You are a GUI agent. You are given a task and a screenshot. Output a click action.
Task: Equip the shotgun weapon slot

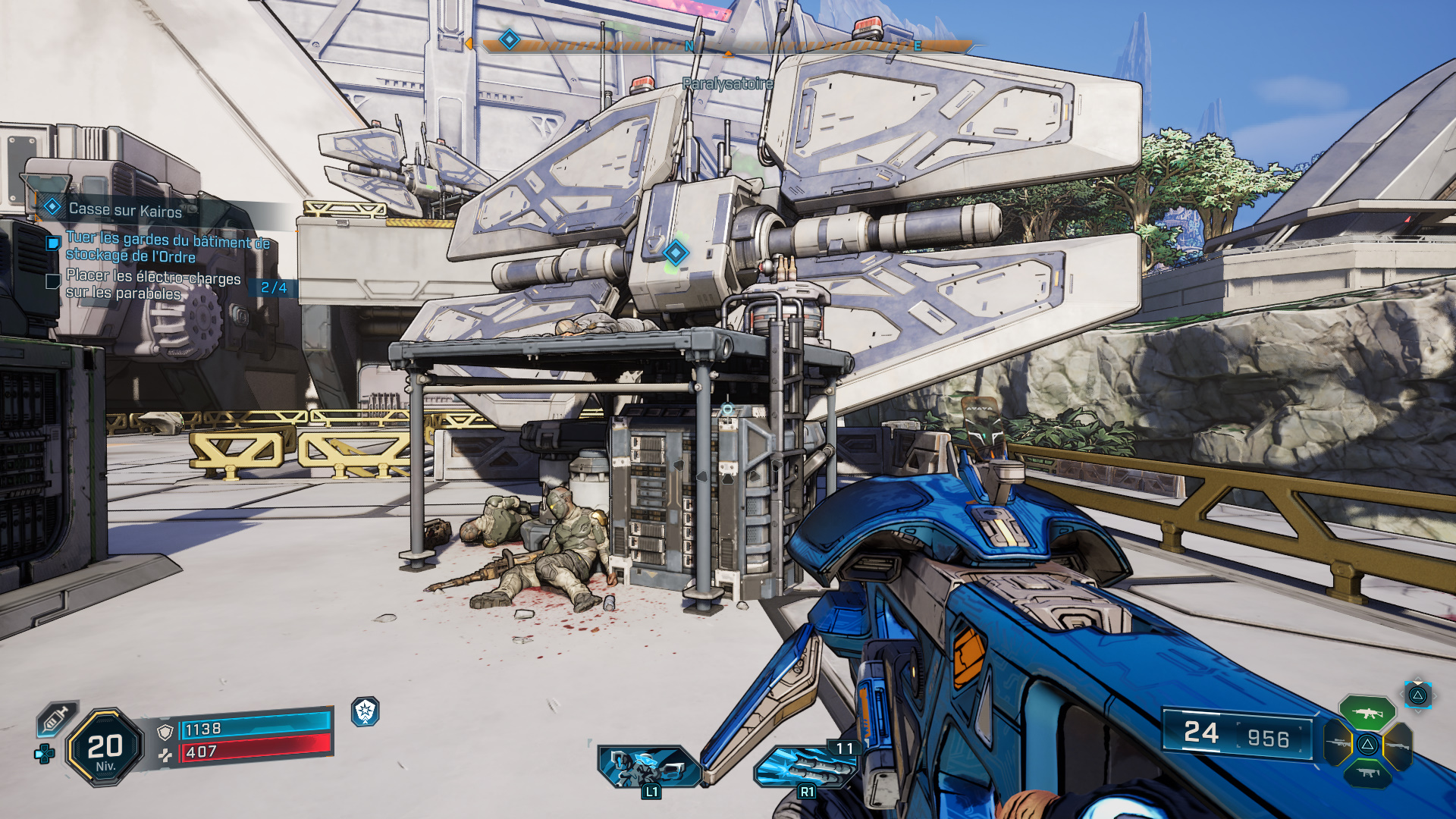pos(1398,745)
